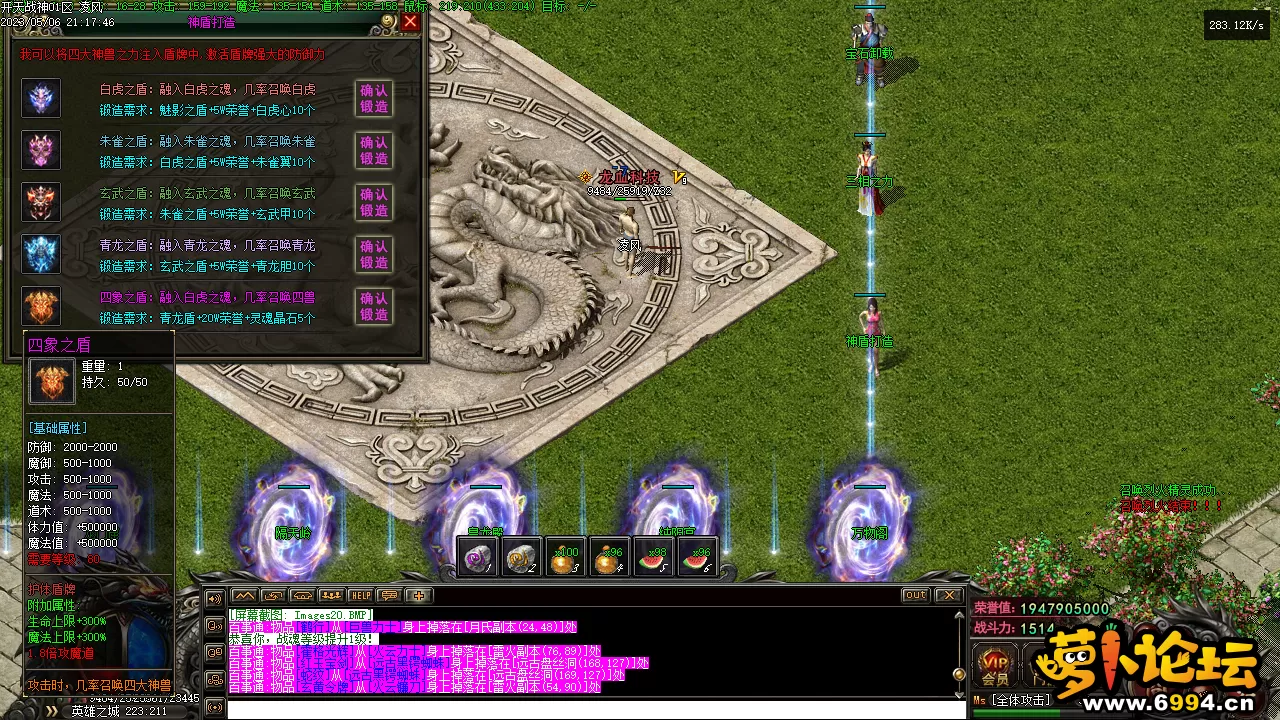The height and width of the screenshot is (720, 1280).
Task: Use the golden scroll stone in hotbar slot 2
Action: click(x=522, y=558)
